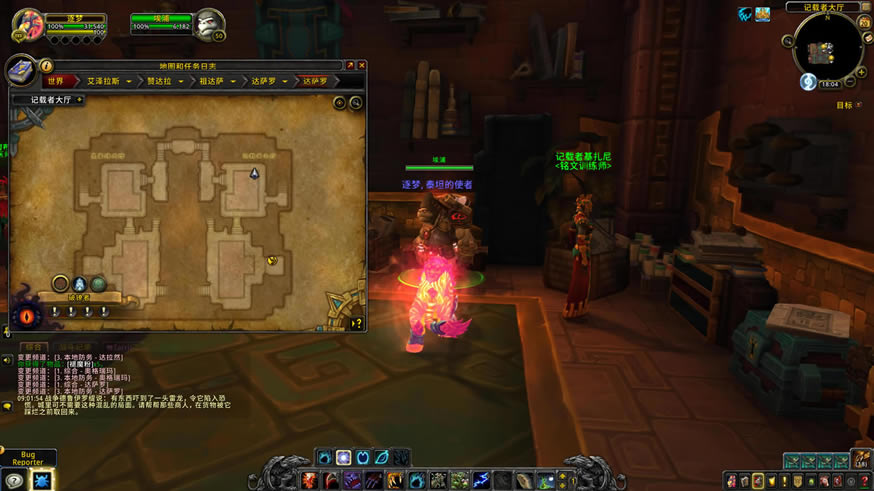Open the map help question mark
874x491 pixels.
coord(356,323)
